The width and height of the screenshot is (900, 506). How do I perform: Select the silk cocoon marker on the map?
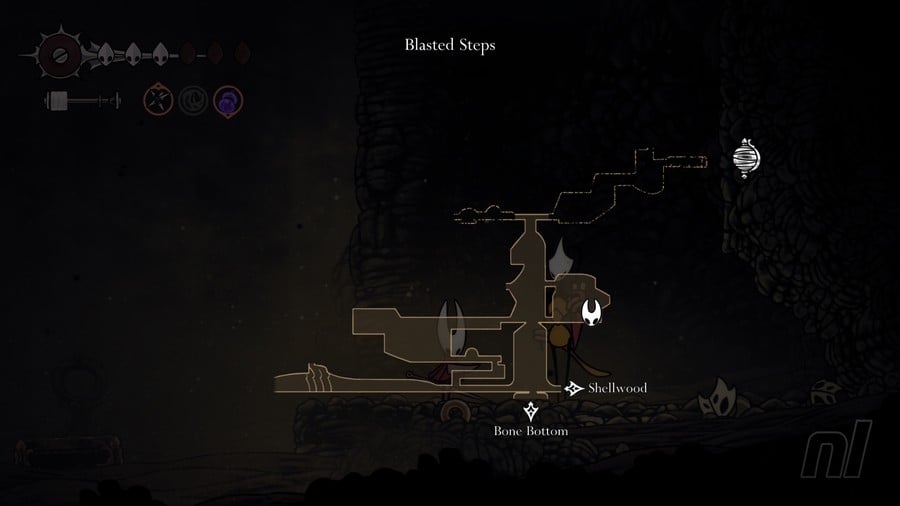click(x=747, y=158)
